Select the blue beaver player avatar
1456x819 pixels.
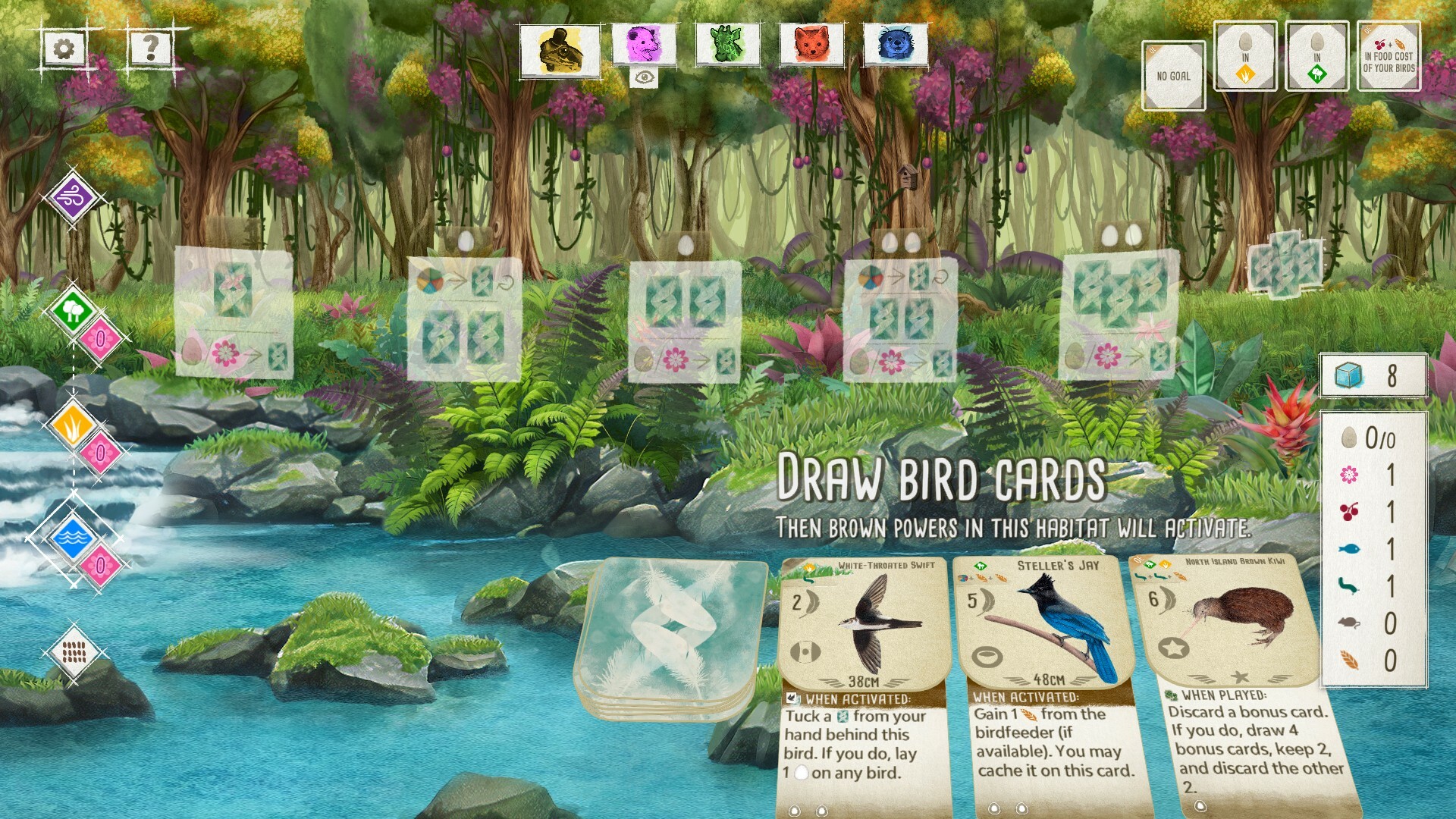pos(895,45)
